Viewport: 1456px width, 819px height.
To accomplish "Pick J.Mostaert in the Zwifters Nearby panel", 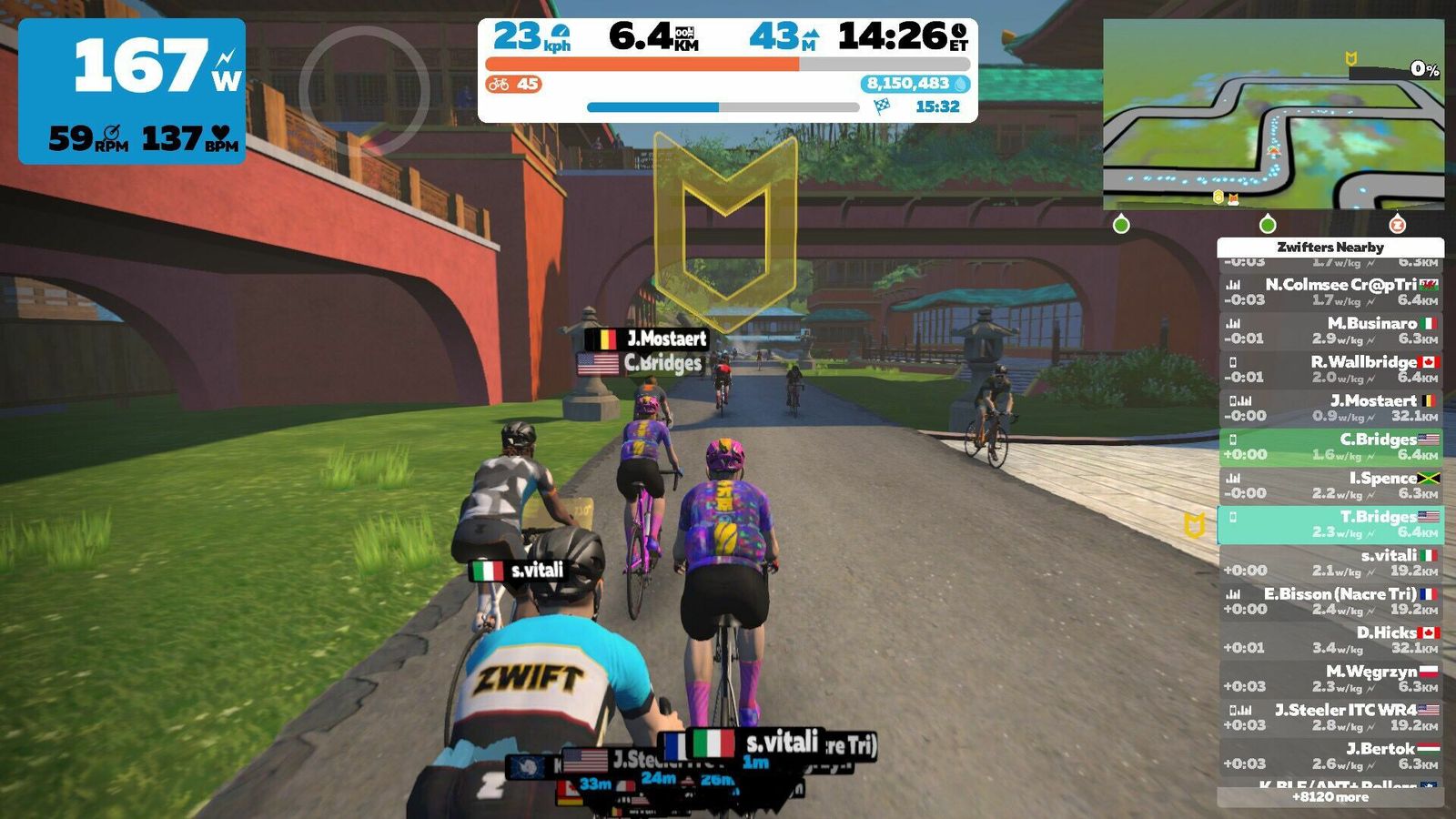I will (1330, 408).
